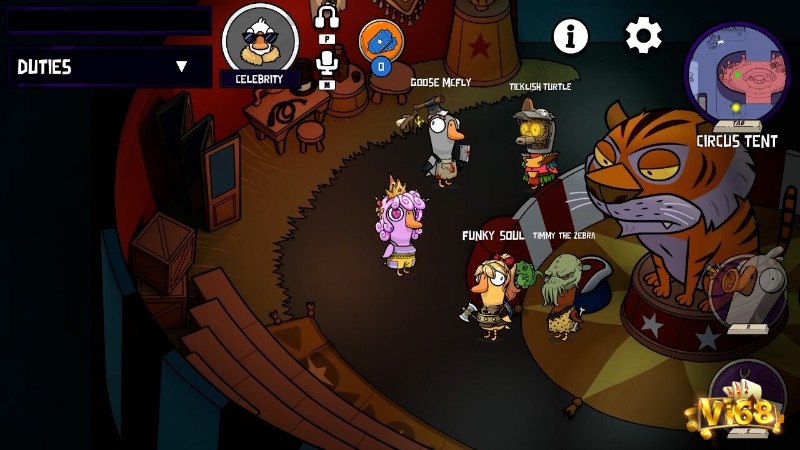
Task: Expand the Duties dropdown list
Action: click(181, 67)
